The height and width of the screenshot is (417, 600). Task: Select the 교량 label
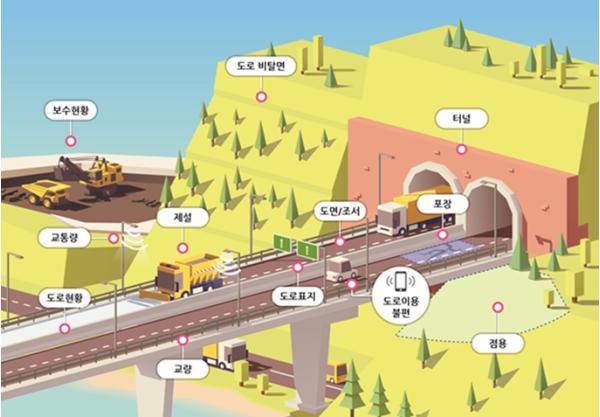pyautogui.click(x=182, y=368)
